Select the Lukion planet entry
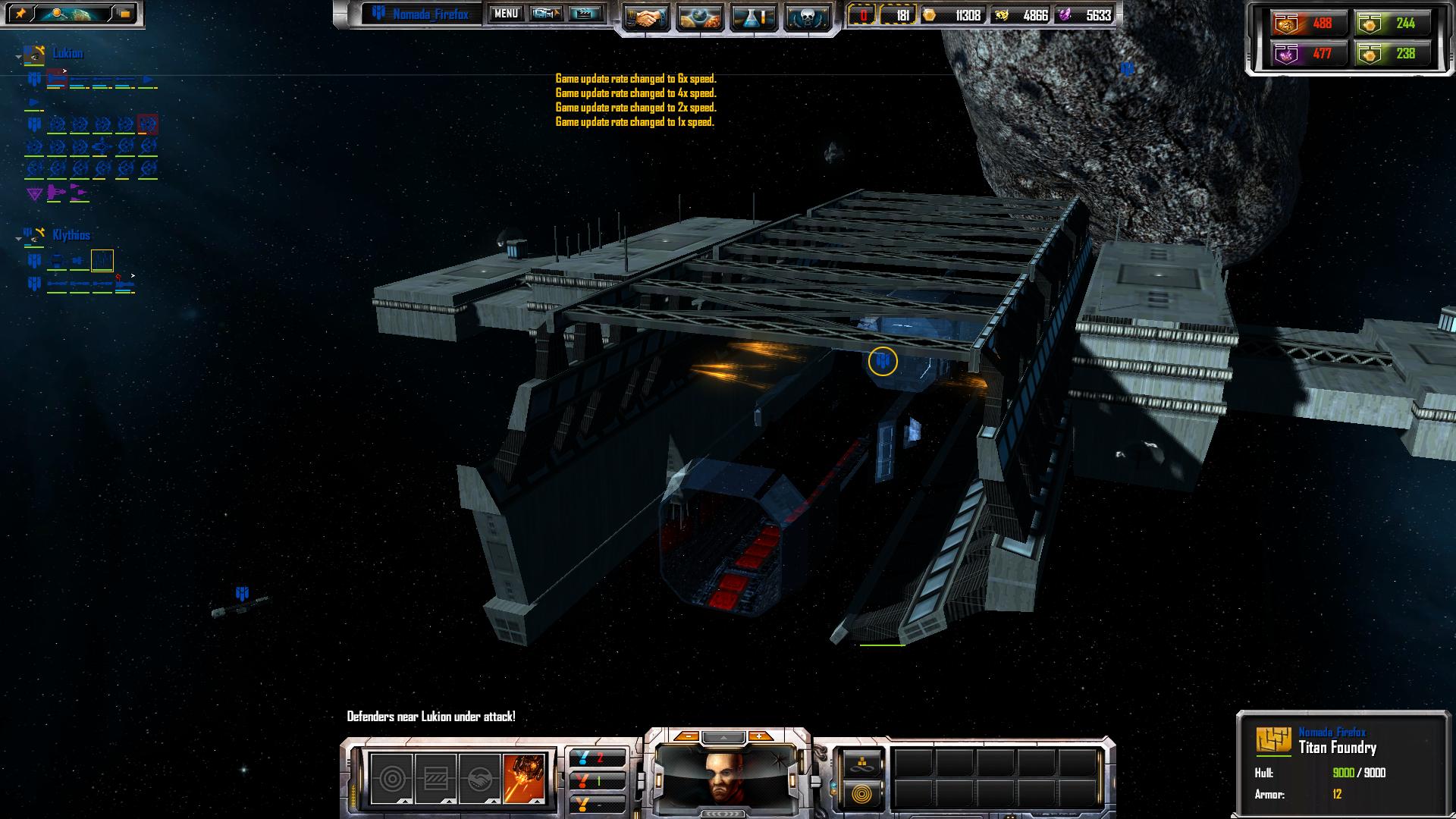 (x=67, y=53)
